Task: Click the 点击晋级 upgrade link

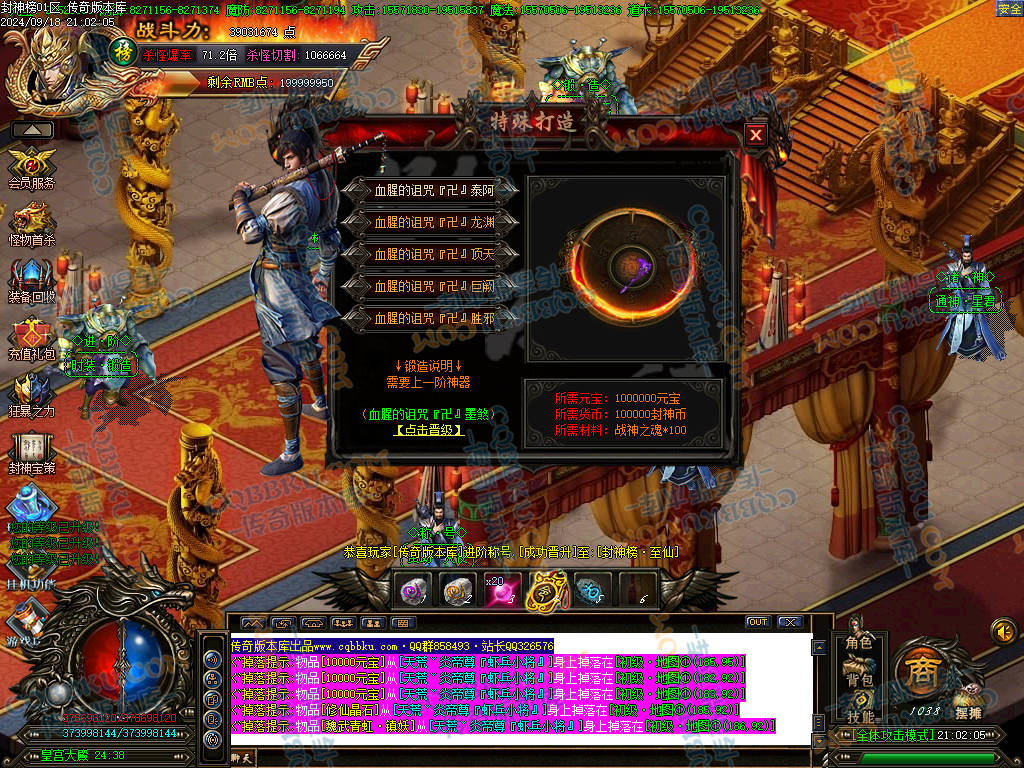Action: [429, 430]
